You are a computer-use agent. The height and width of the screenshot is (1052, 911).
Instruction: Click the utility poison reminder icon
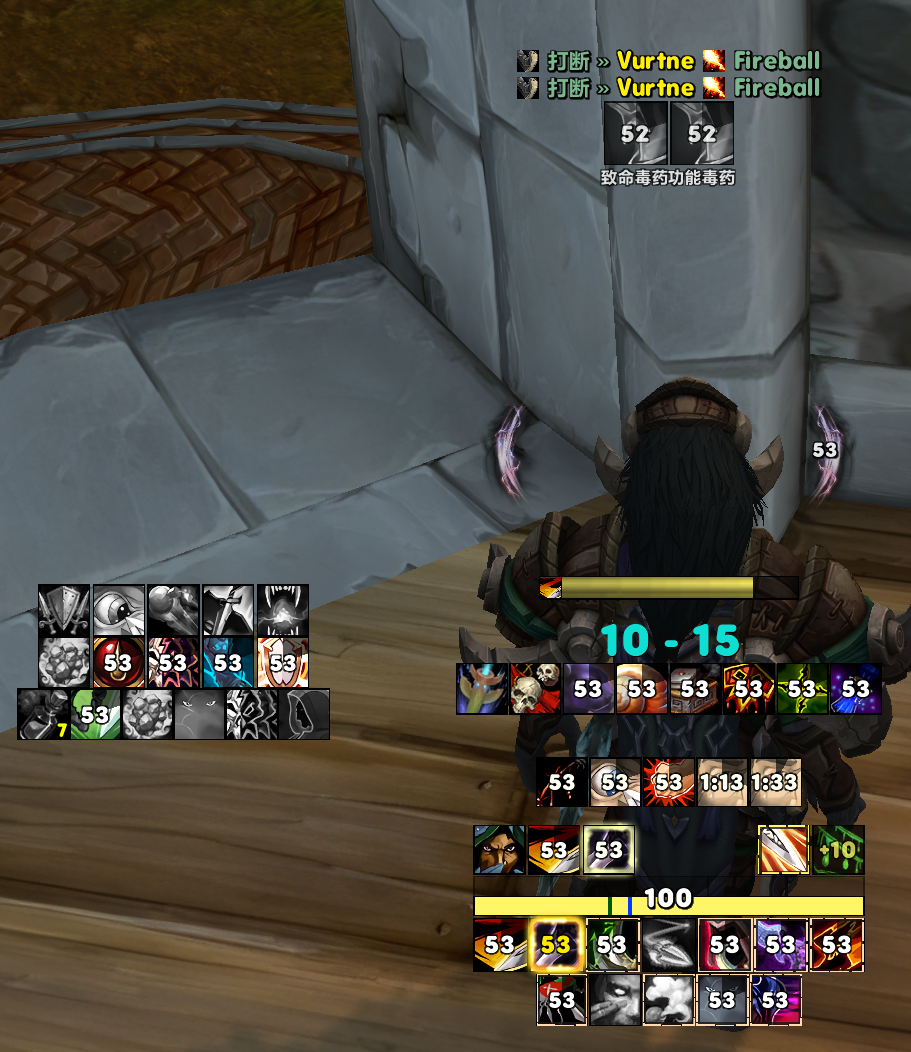(702, 134)
